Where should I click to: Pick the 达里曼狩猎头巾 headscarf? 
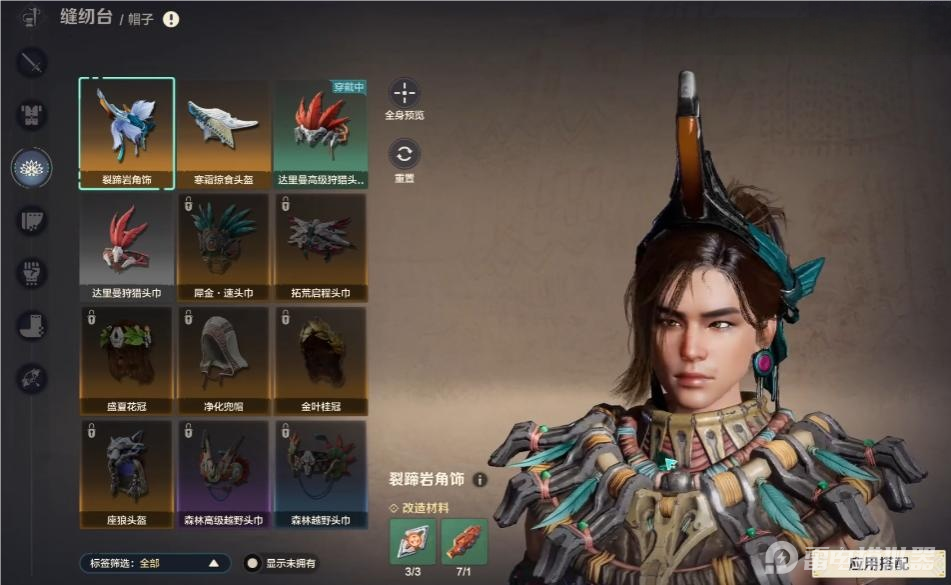point(127,245)
